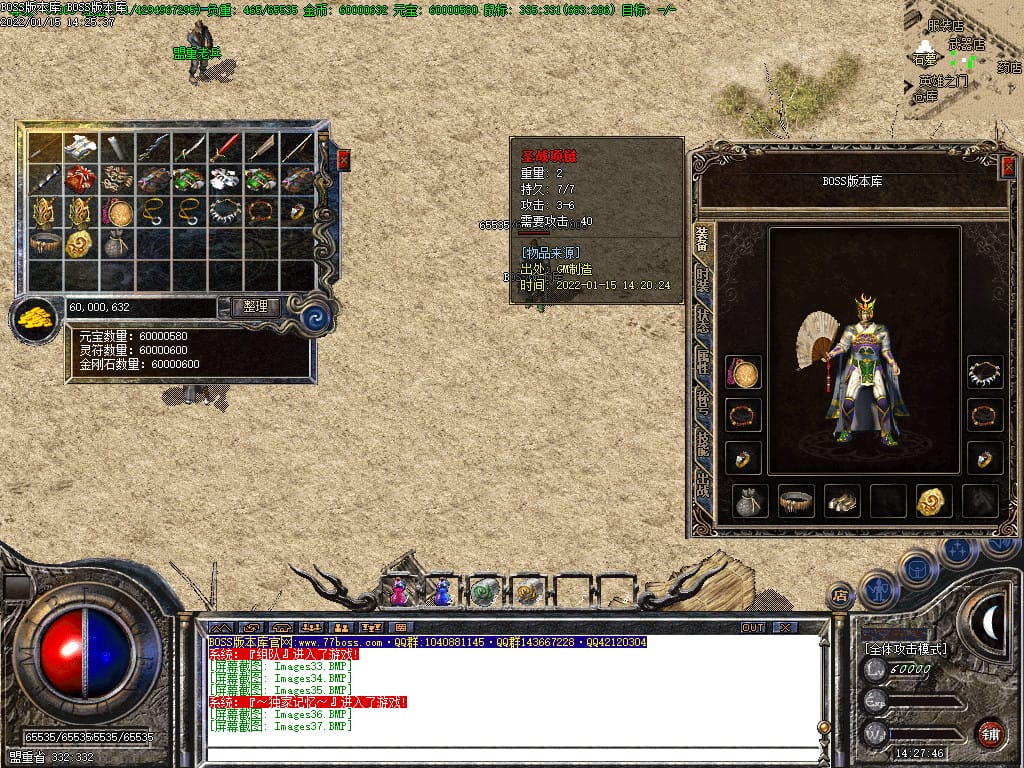Click the equipped boots slot
1024x768 pixels.
842,501
